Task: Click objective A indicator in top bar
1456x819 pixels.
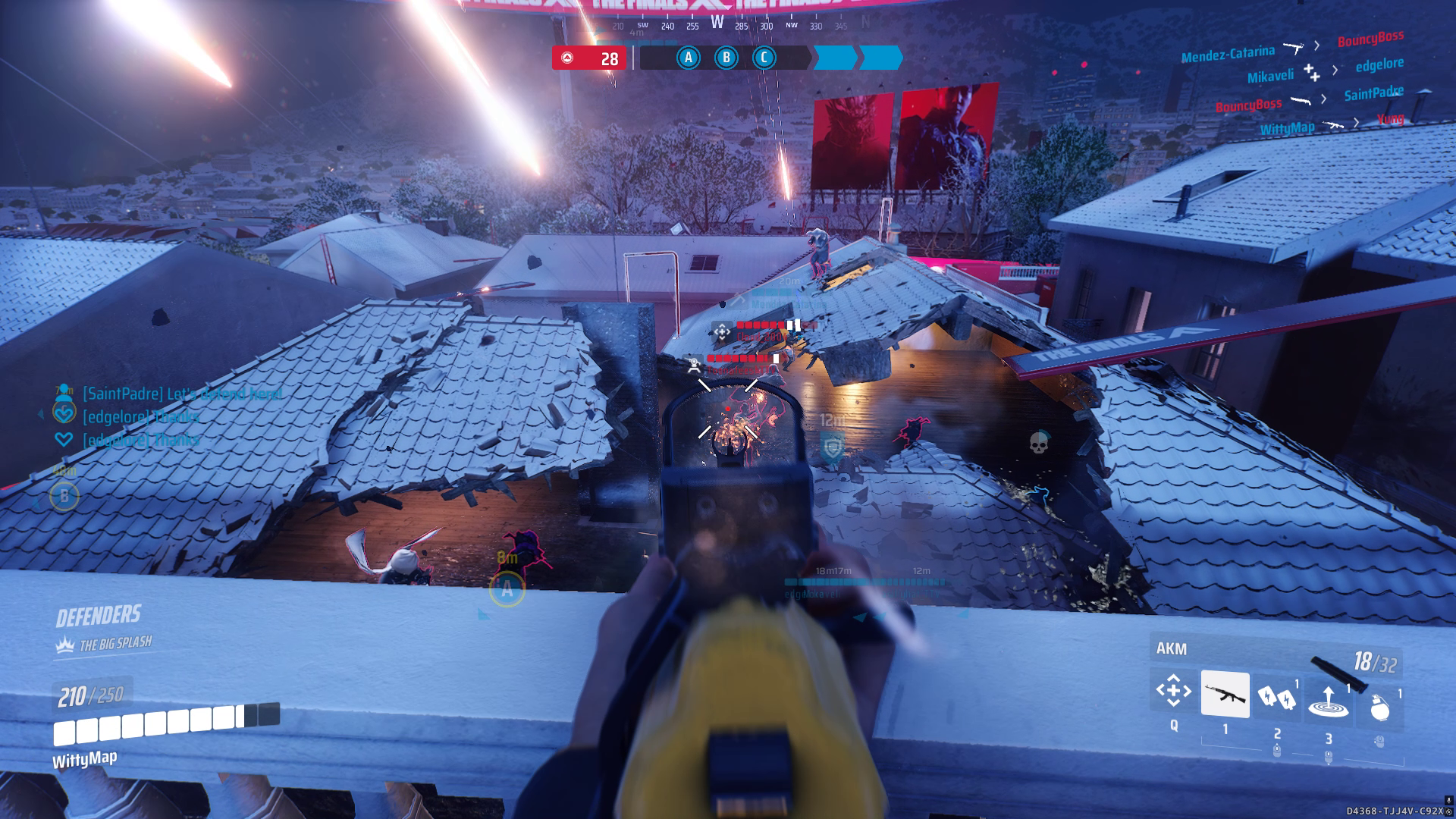Action: 689,58
